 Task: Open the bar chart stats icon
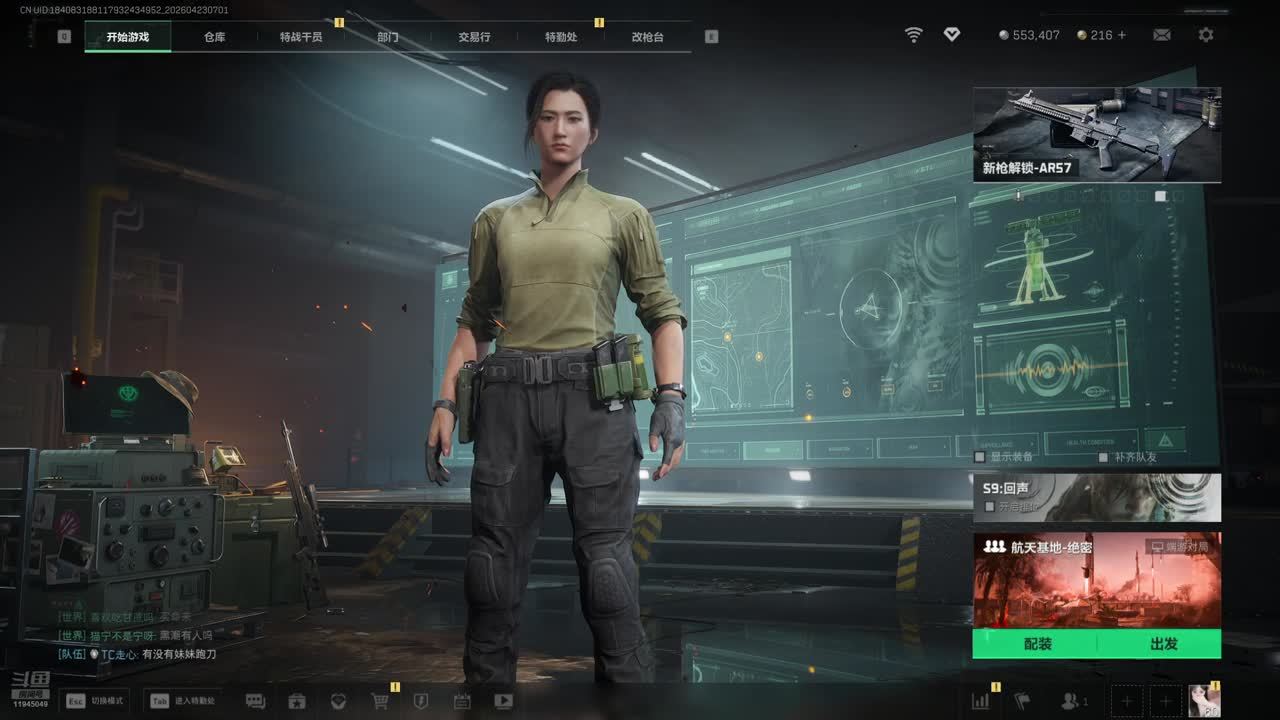[x=980, y=701]
